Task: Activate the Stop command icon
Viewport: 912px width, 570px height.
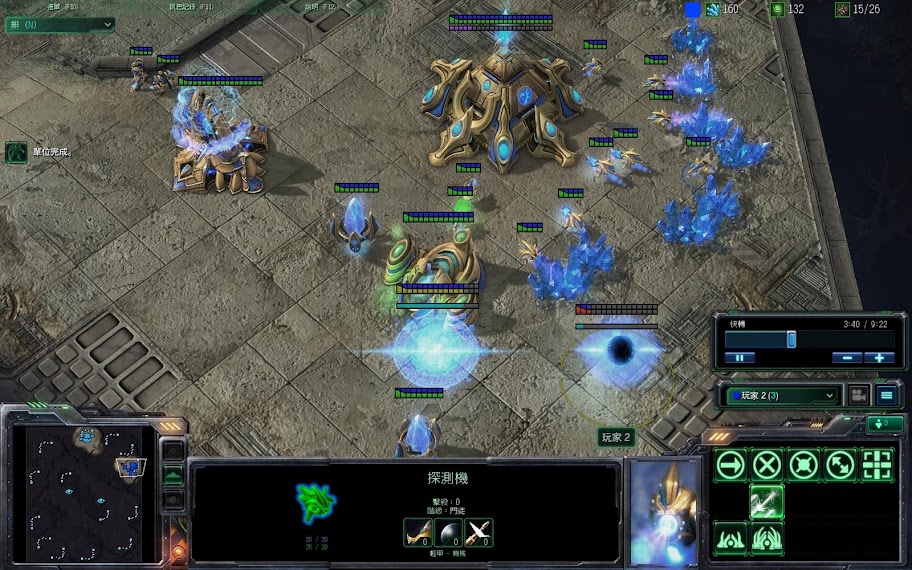Action: (767, 465)
